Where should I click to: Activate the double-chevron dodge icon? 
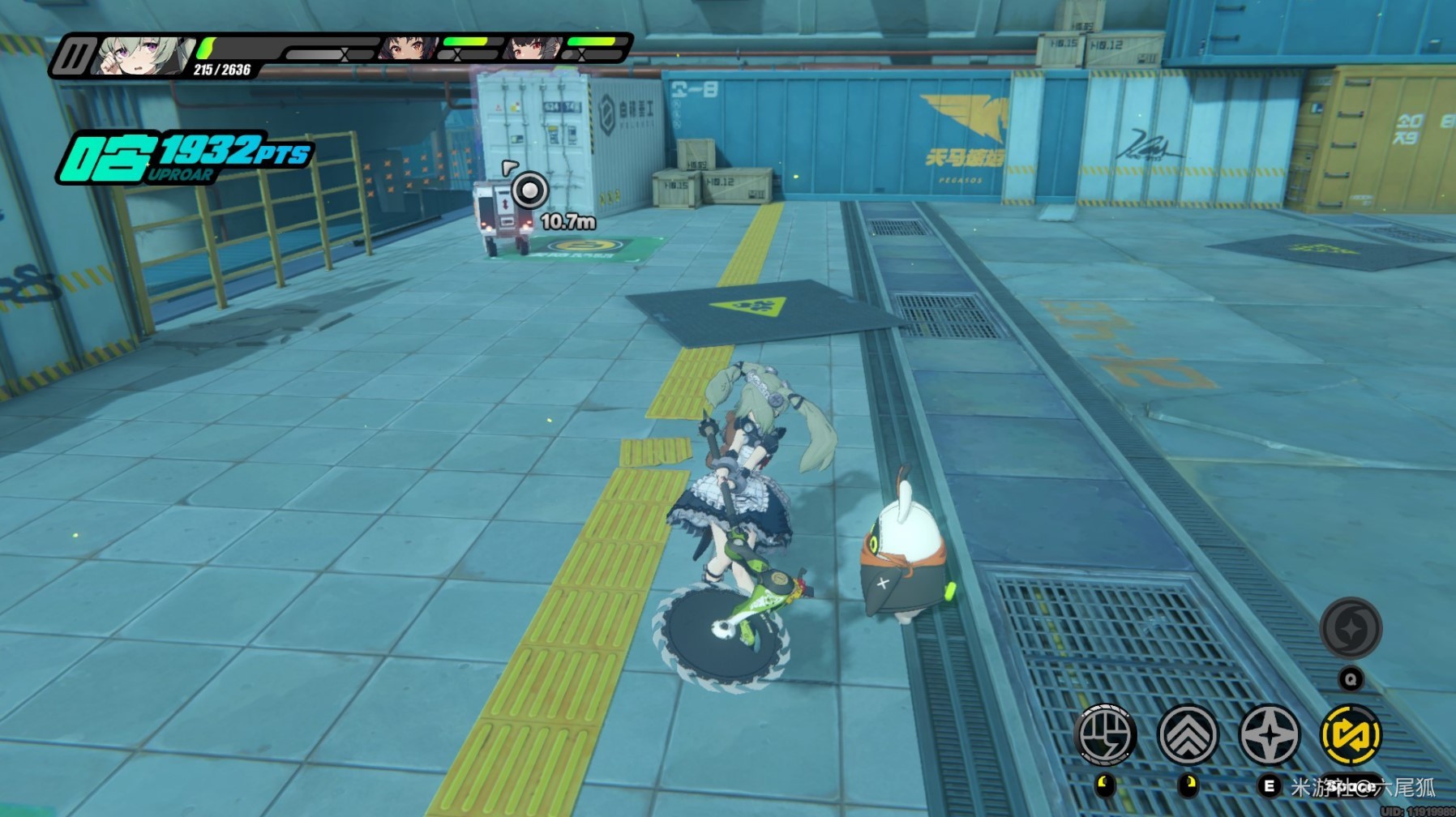coord(1188,735)
